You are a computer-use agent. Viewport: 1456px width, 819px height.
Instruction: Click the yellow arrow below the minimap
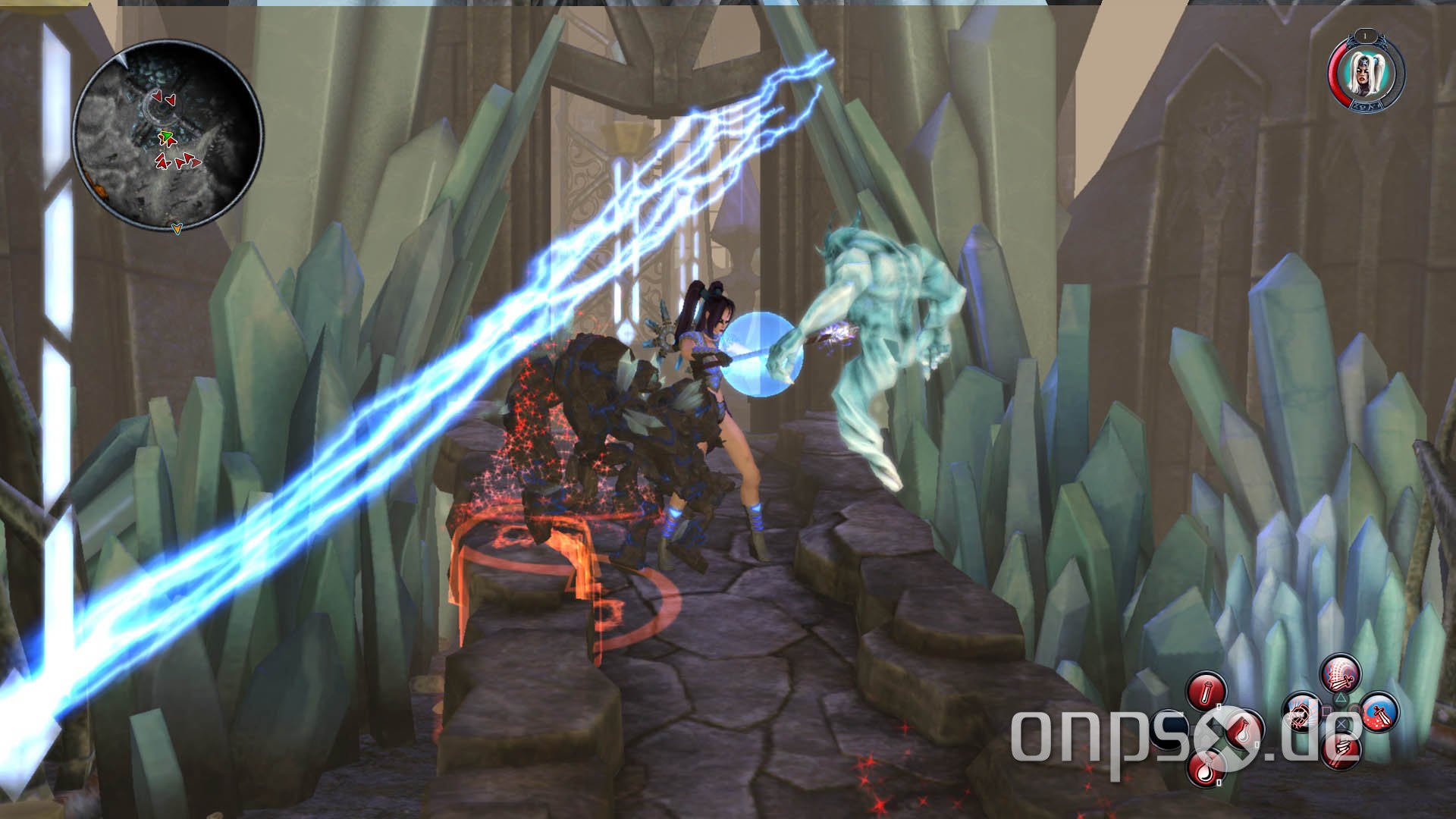(x=177, y=228)
